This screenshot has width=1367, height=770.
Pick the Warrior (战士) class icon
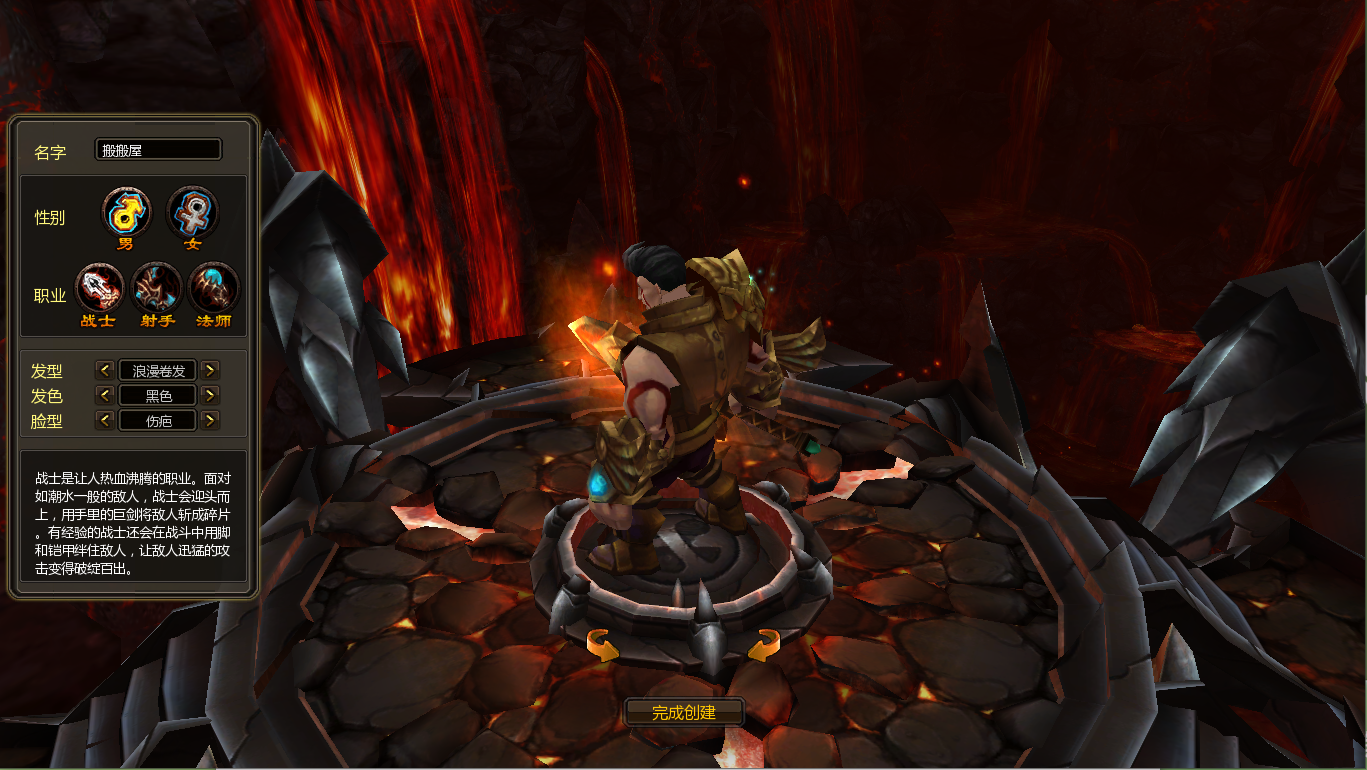point(100,288)
